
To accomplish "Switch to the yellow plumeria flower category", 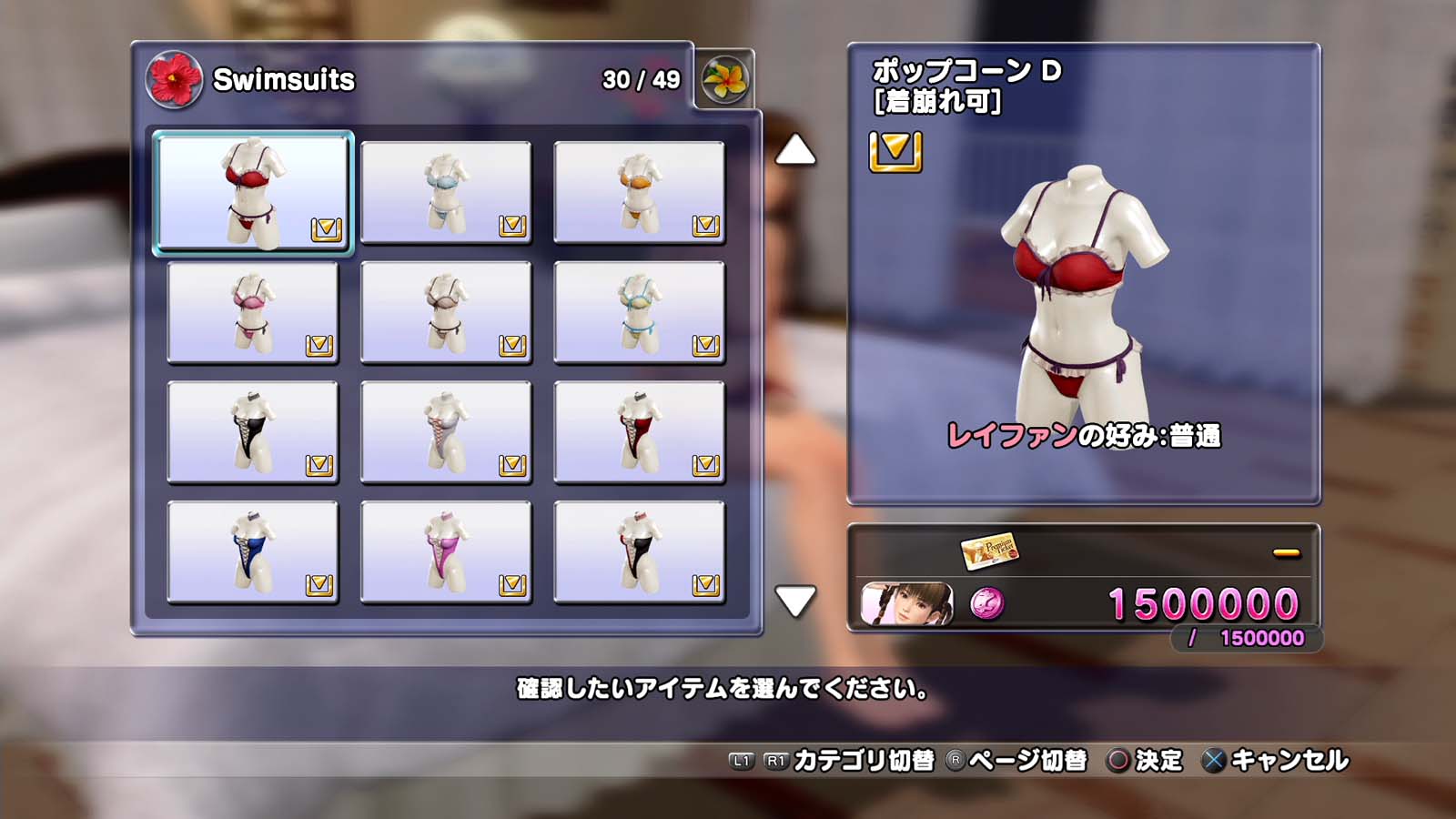I will (x=724, y=79).
